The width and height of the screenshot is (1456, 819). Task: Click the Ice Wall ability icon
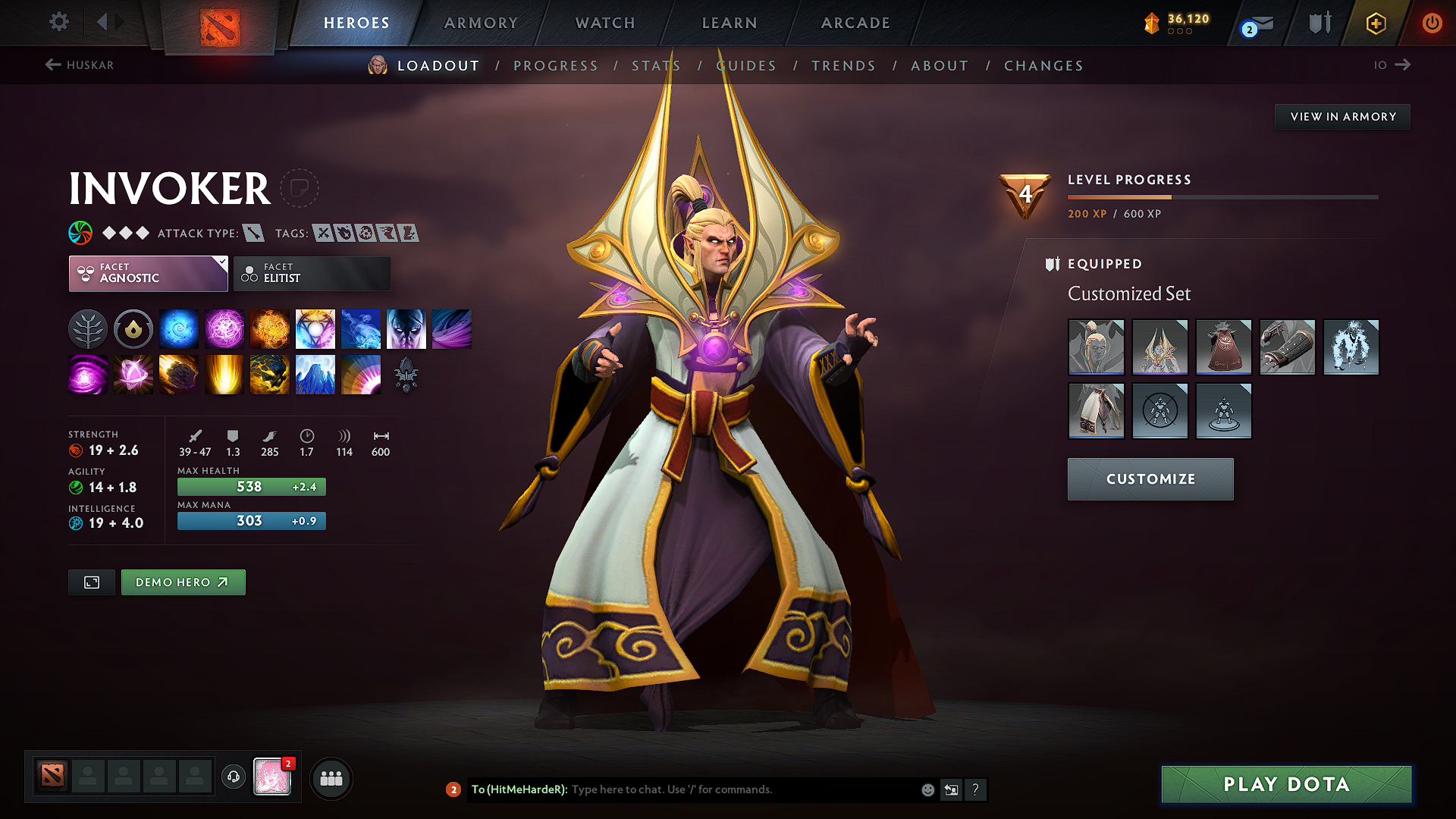[315, 374]
